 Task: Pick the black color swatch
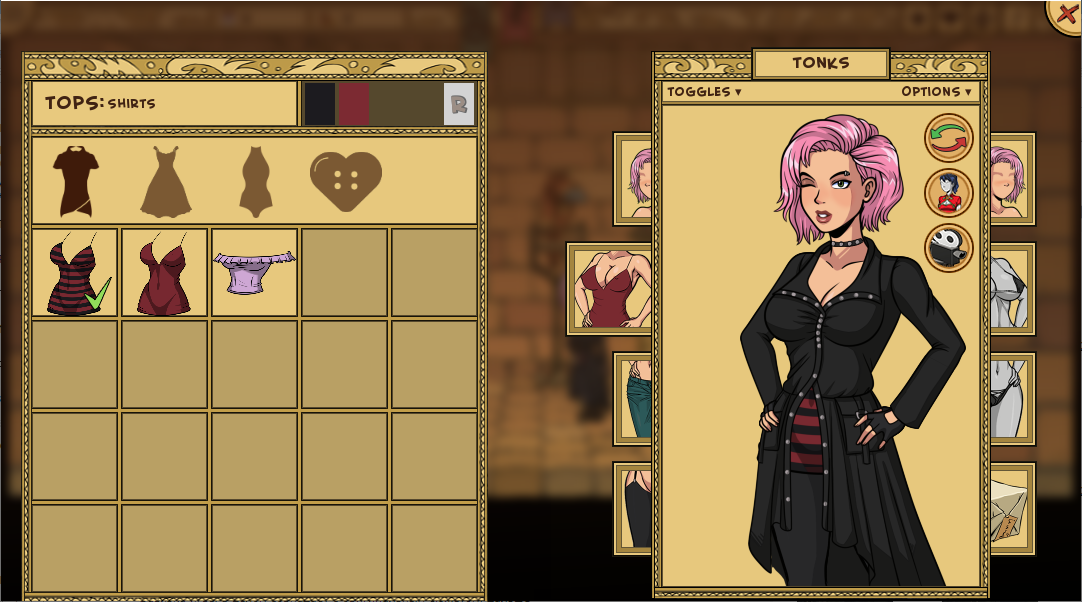320,104
